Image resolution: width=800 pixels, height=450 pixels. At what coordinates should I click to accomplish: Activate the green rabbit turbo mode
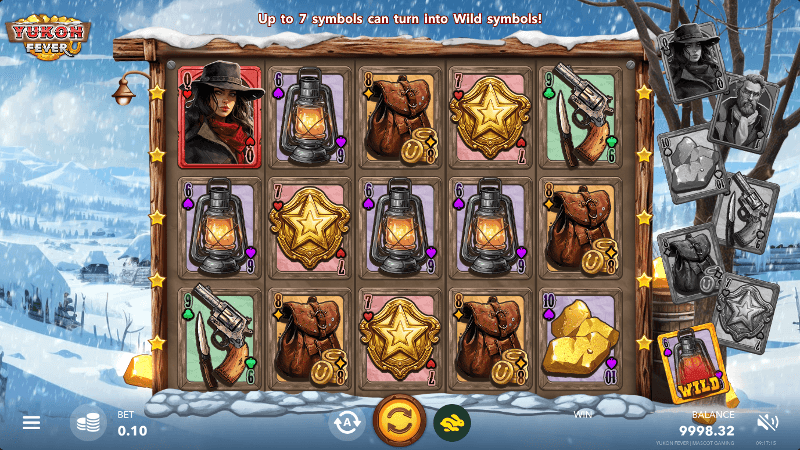pos(452,423)
